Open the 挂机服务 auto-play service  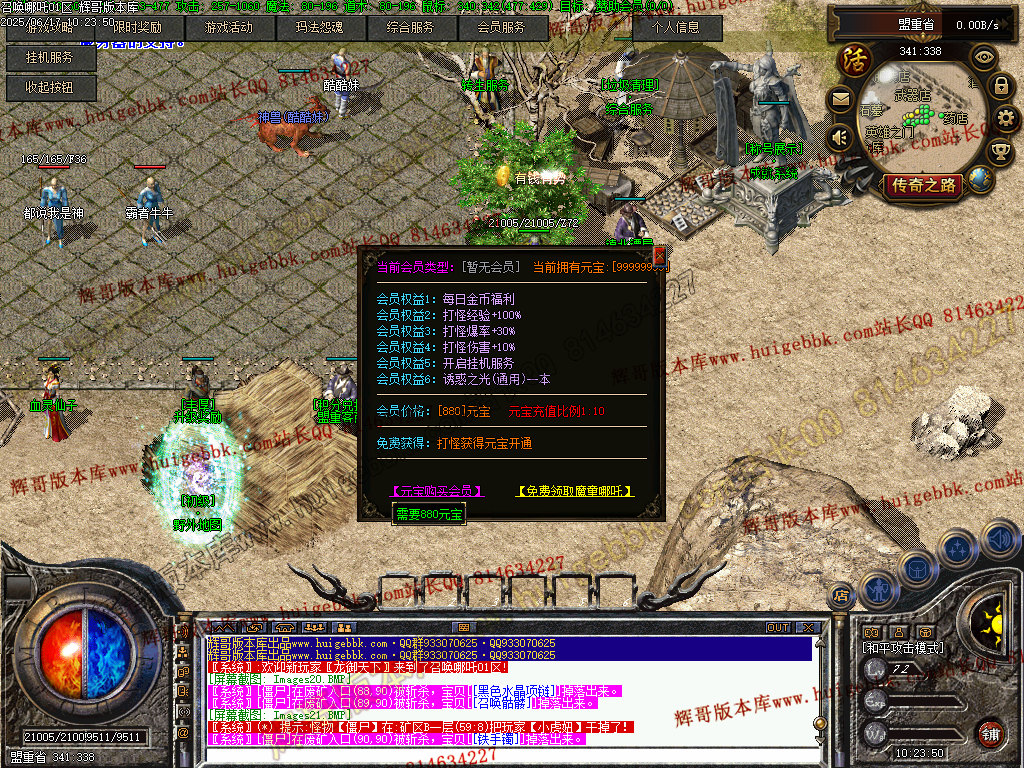(x=51, y=58)
